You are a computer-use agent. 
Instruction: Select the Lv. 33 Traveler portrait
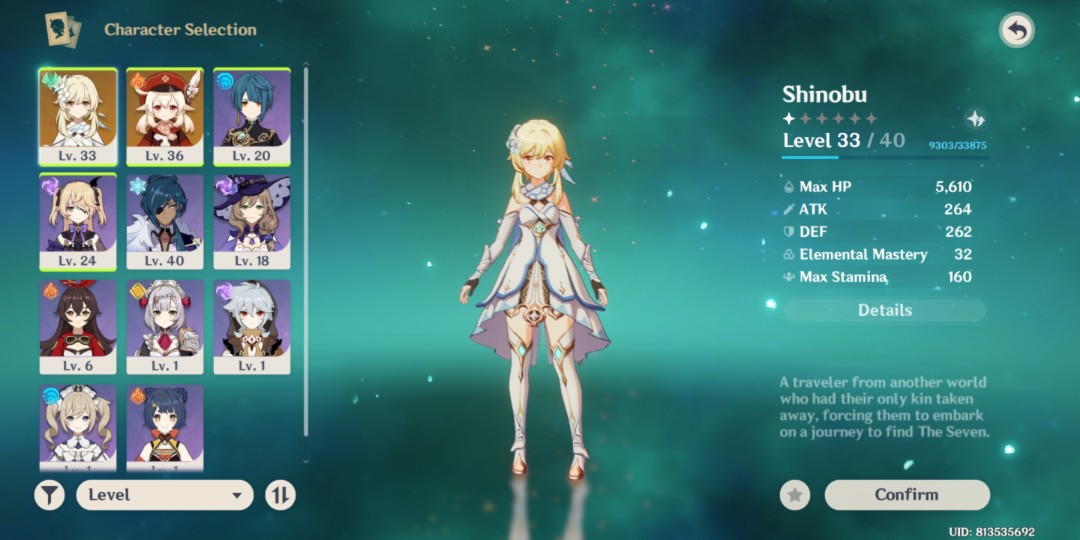click(78, 116)
